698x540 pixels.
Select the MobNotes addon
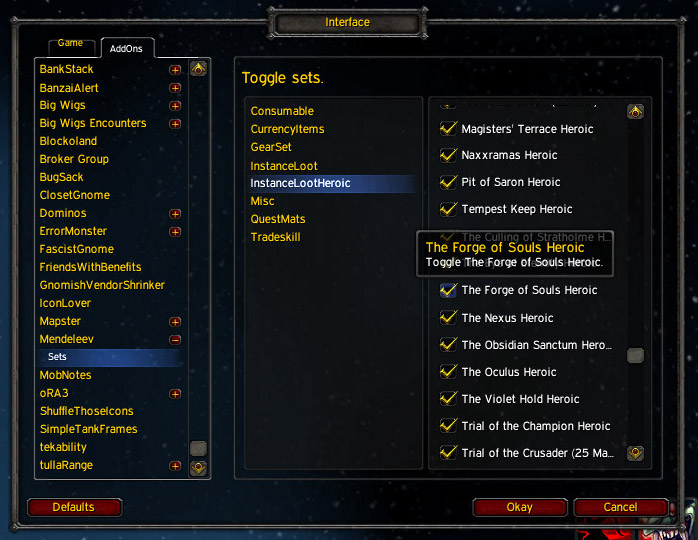click(65, 375)
